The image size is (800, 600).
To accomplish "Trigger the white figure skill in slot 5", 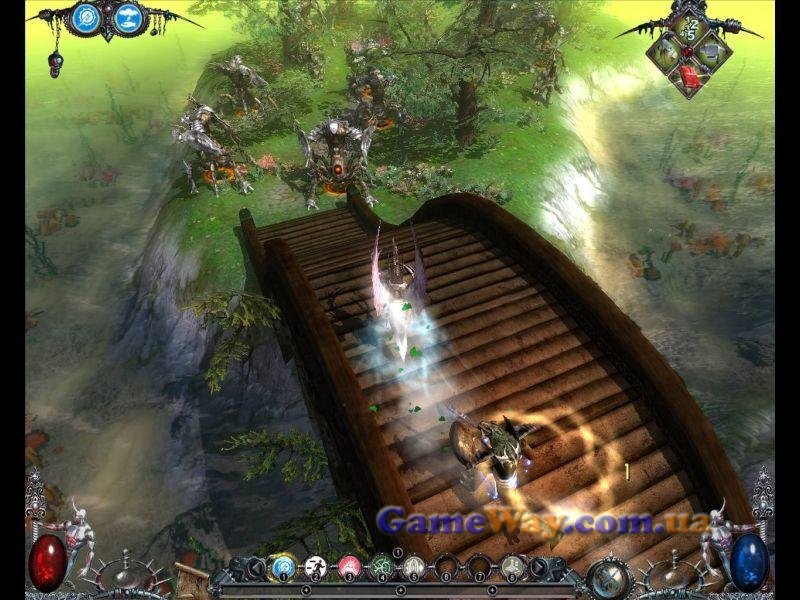I will coord(414,568).
